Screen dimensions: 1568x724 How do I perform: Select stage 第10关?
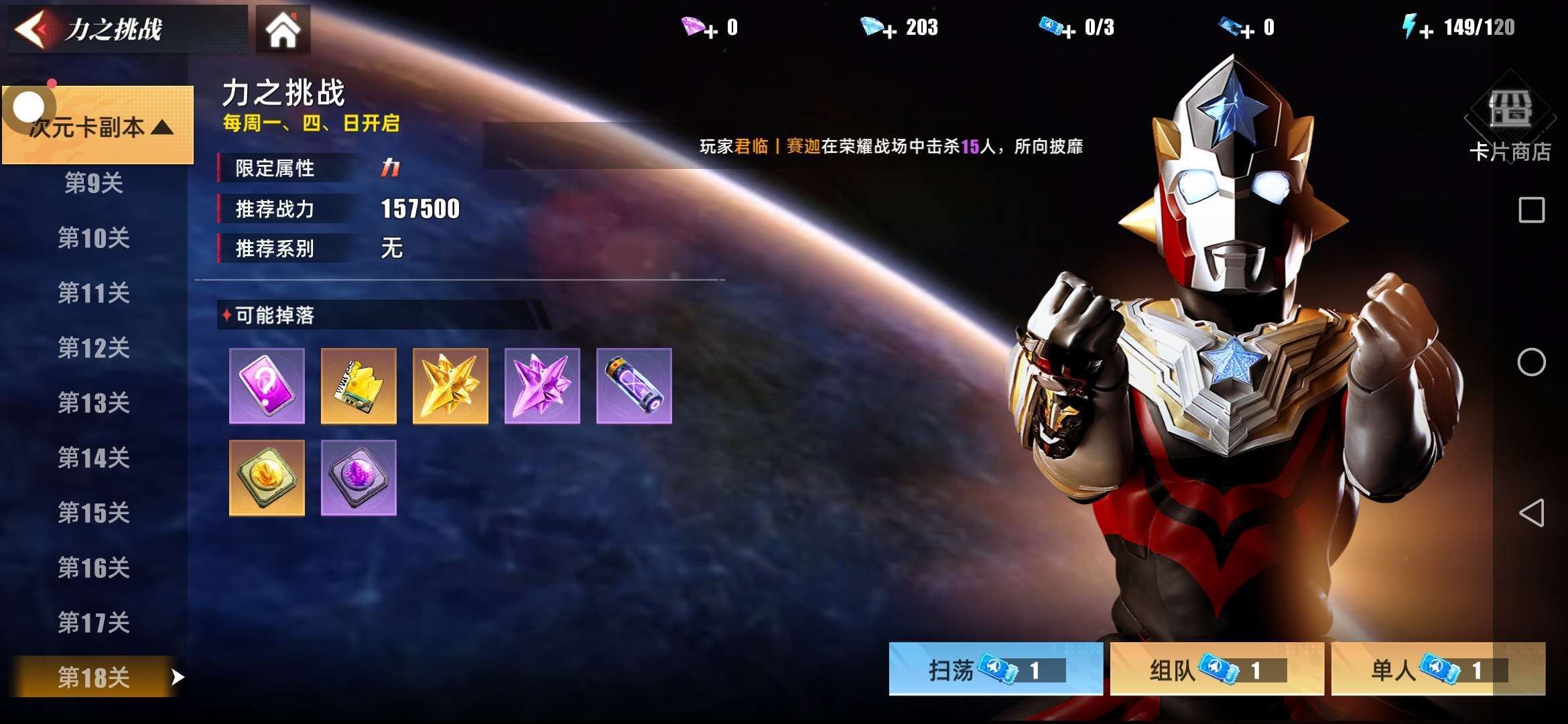(94, 238)
